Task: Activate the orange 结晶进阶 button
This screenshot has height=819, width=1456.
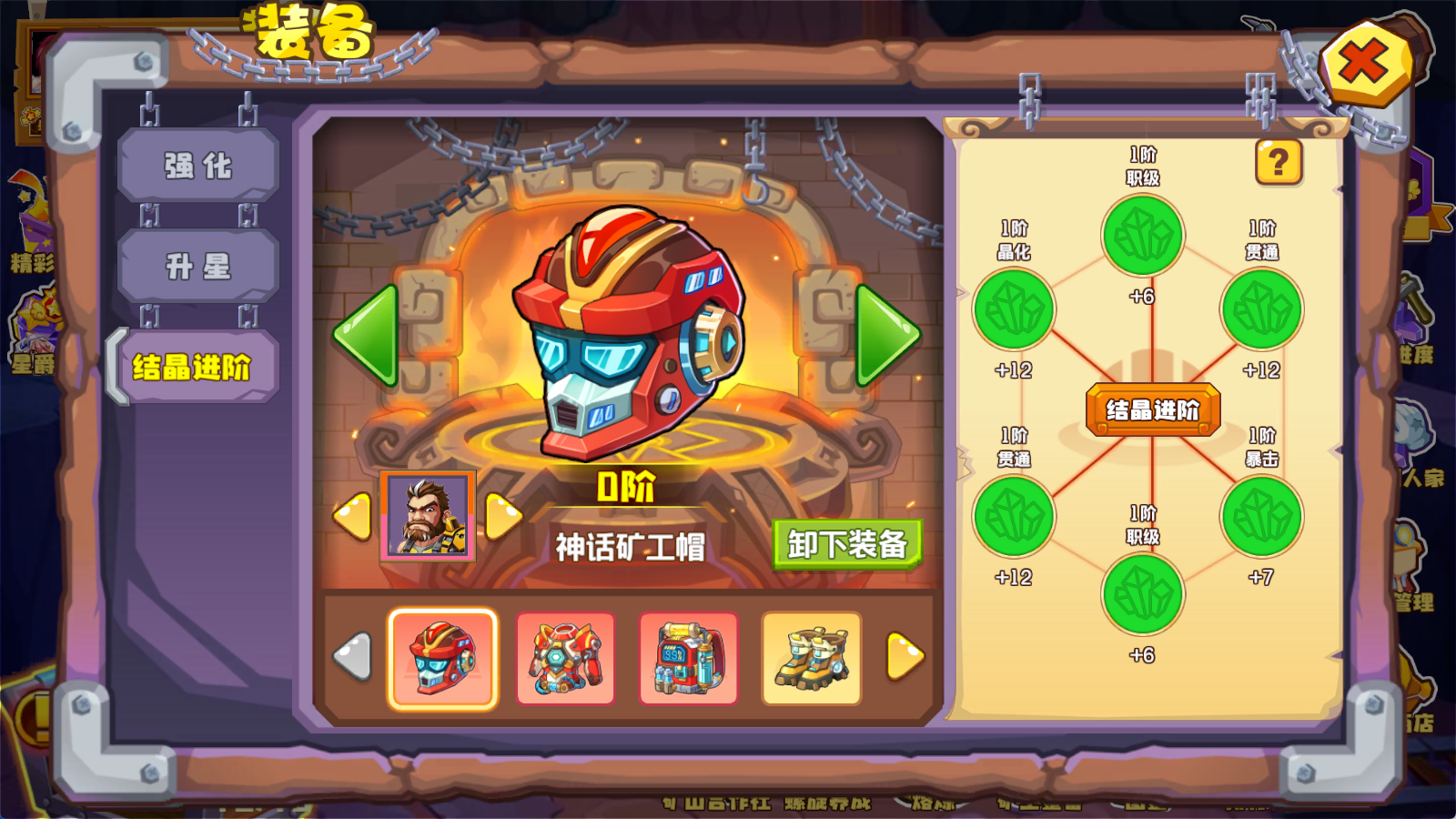Action: pyautogui.click(x=1152, y=410)
